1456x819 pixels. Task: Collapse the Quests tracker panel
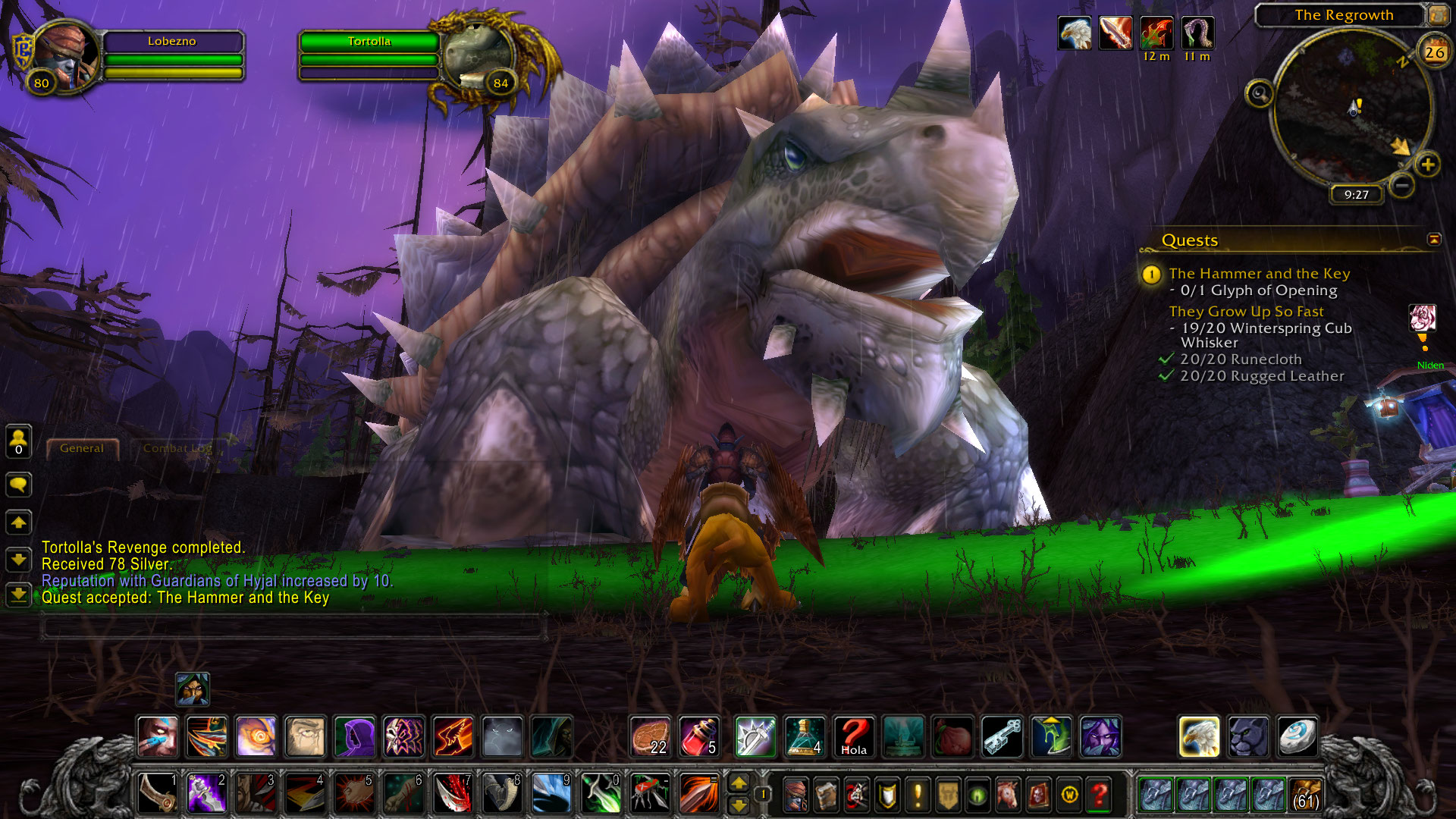tap(1434, 240)
